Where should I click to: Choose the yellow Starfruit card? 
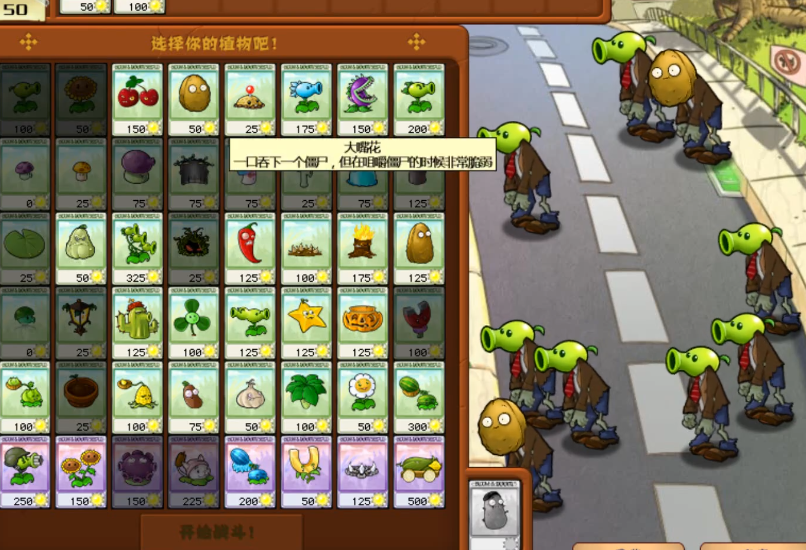(306, 321)
